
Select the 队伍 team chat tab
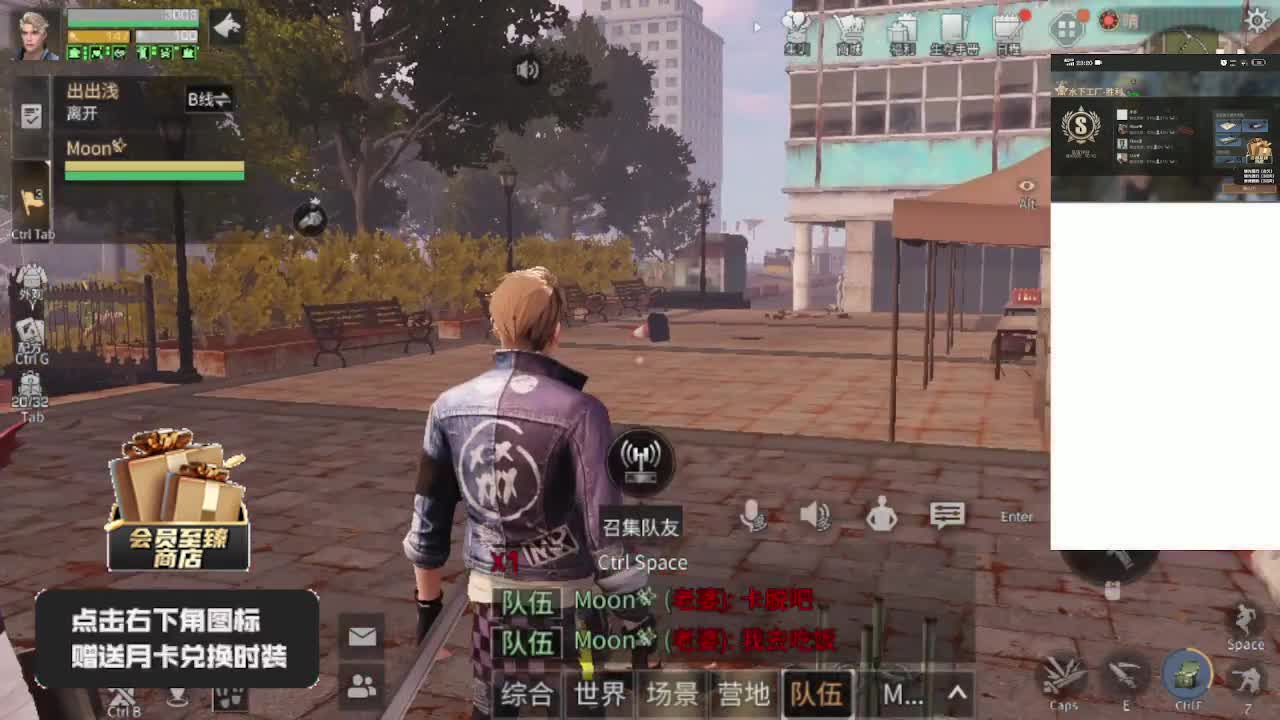[x=817, y=692]
